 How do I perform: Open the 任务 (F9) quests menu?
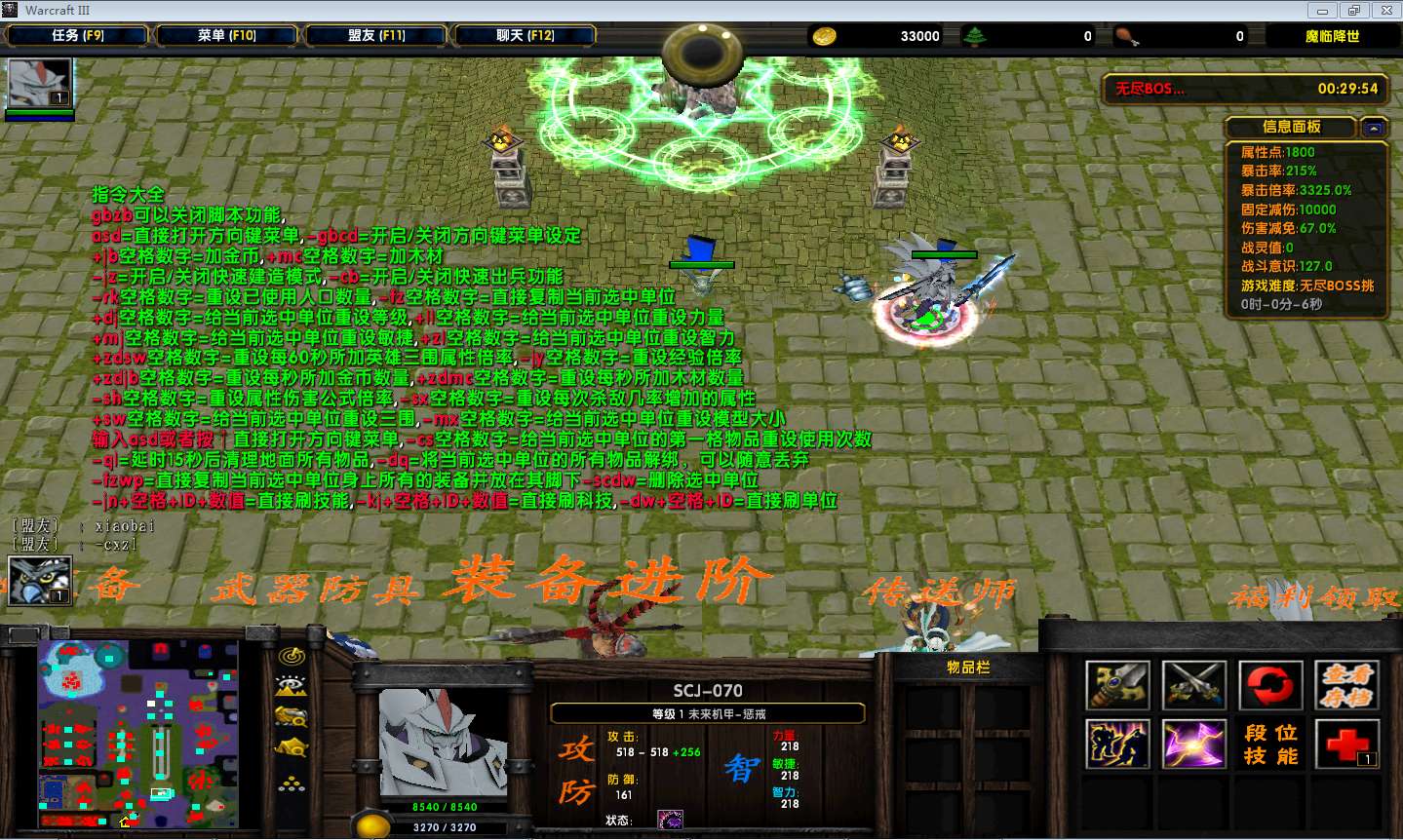77,36
